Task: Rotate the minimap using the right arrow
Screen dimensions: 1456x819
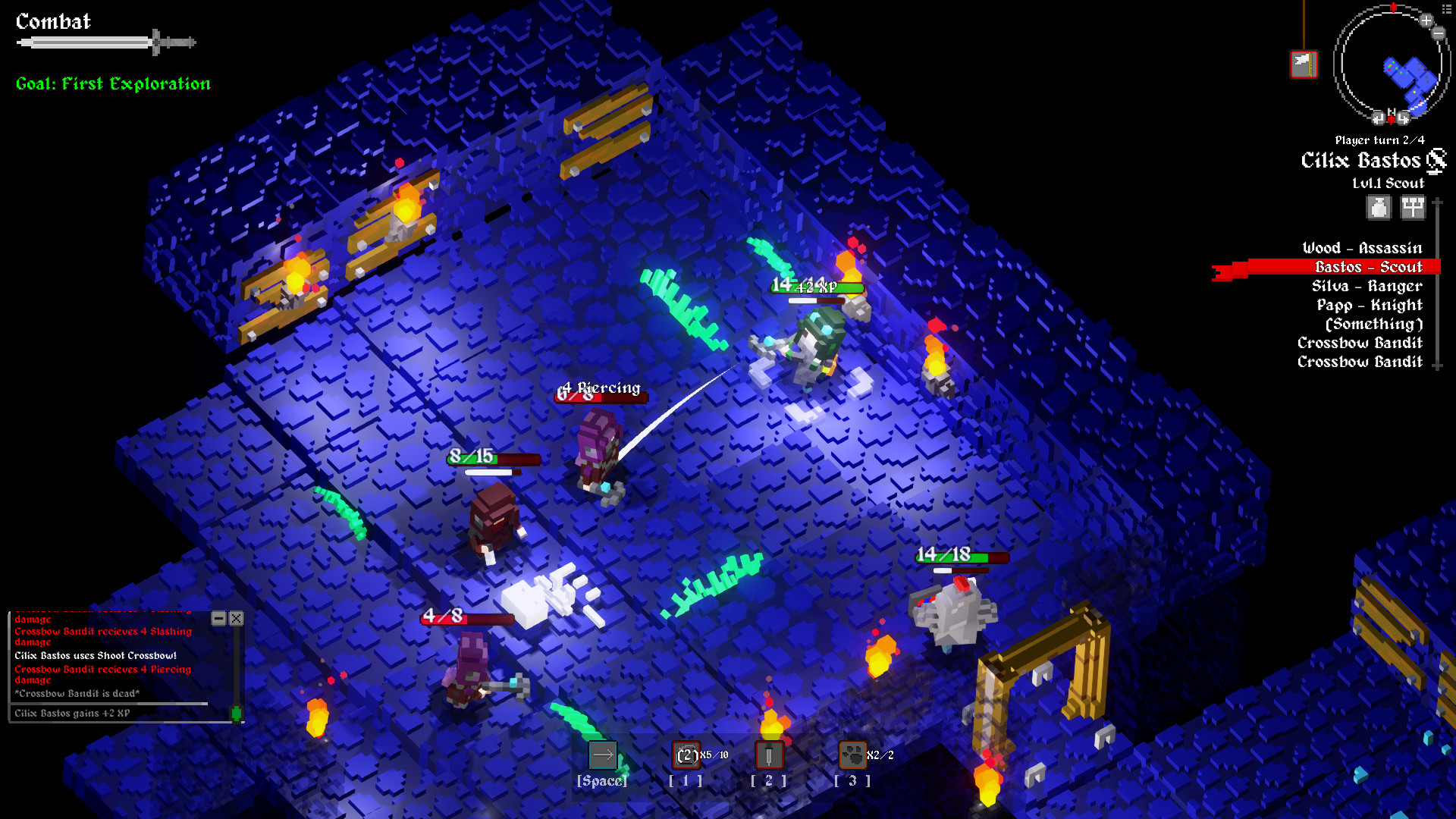Action: [x=1404, y=118]
